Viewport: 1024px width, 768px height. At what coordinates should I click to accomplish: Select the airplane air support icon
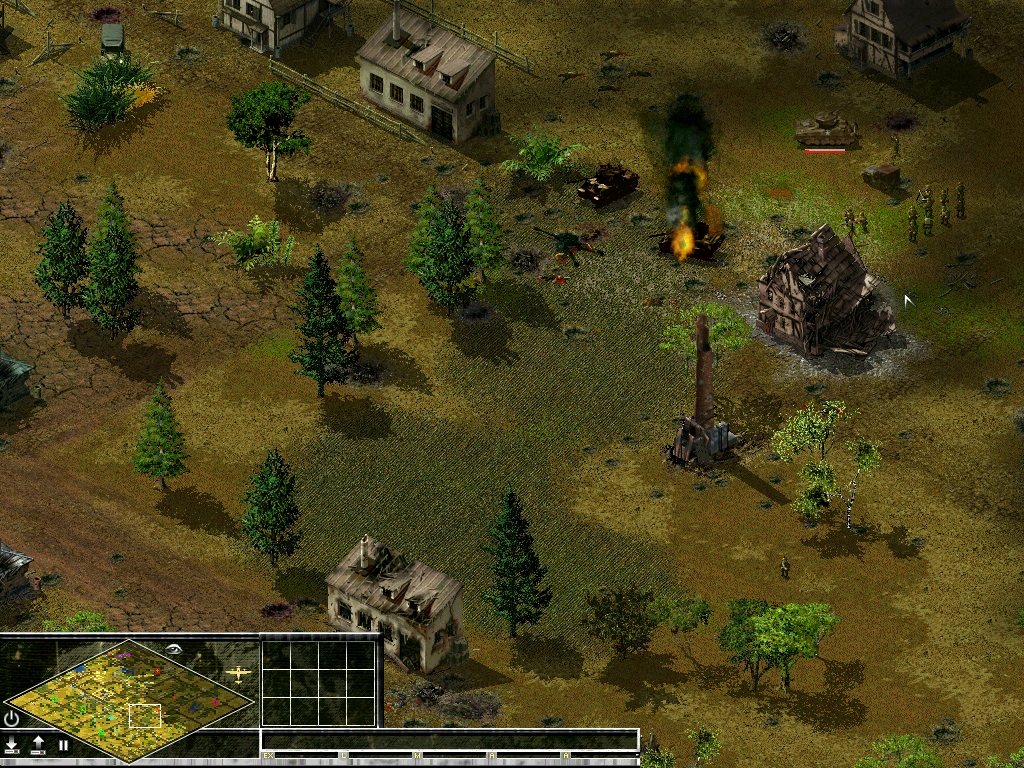(x=239, y=675)
